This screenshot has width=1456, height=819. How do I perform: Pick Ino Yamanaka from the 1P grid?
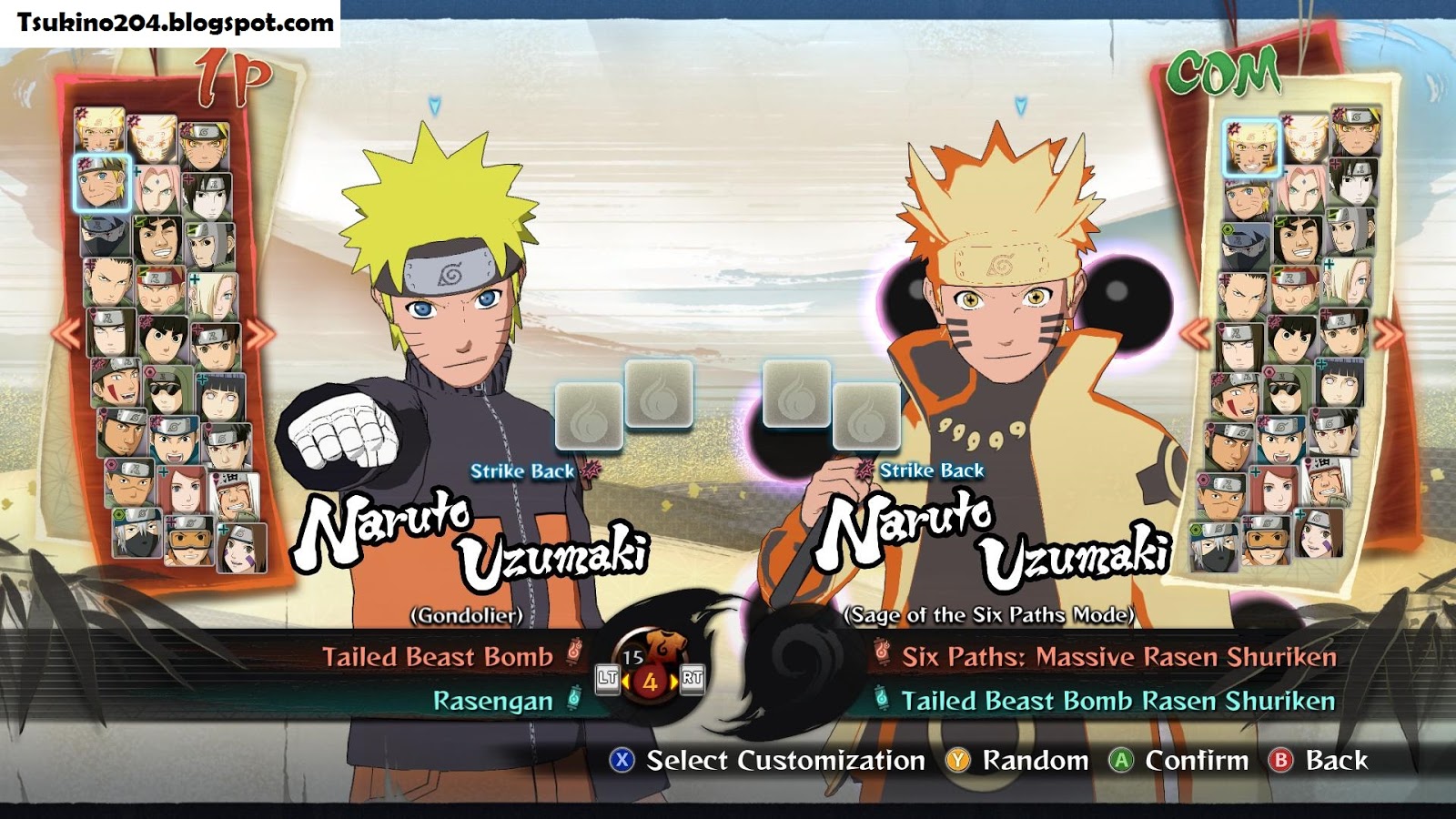tap(217, 298)
